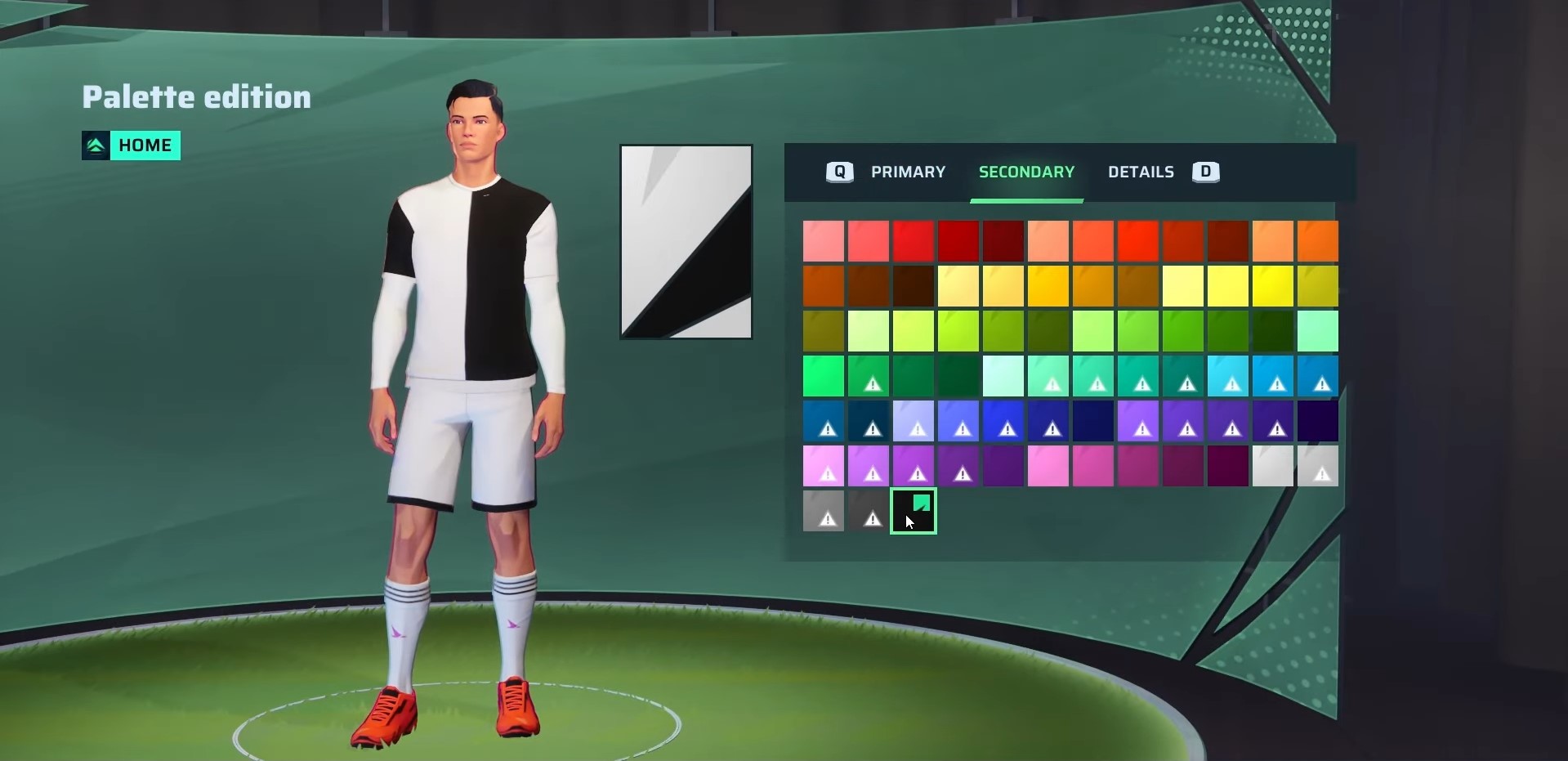Select the SECONDARY tab
The width and height of the screenshot is (1568, 761).
point(1026,172)
